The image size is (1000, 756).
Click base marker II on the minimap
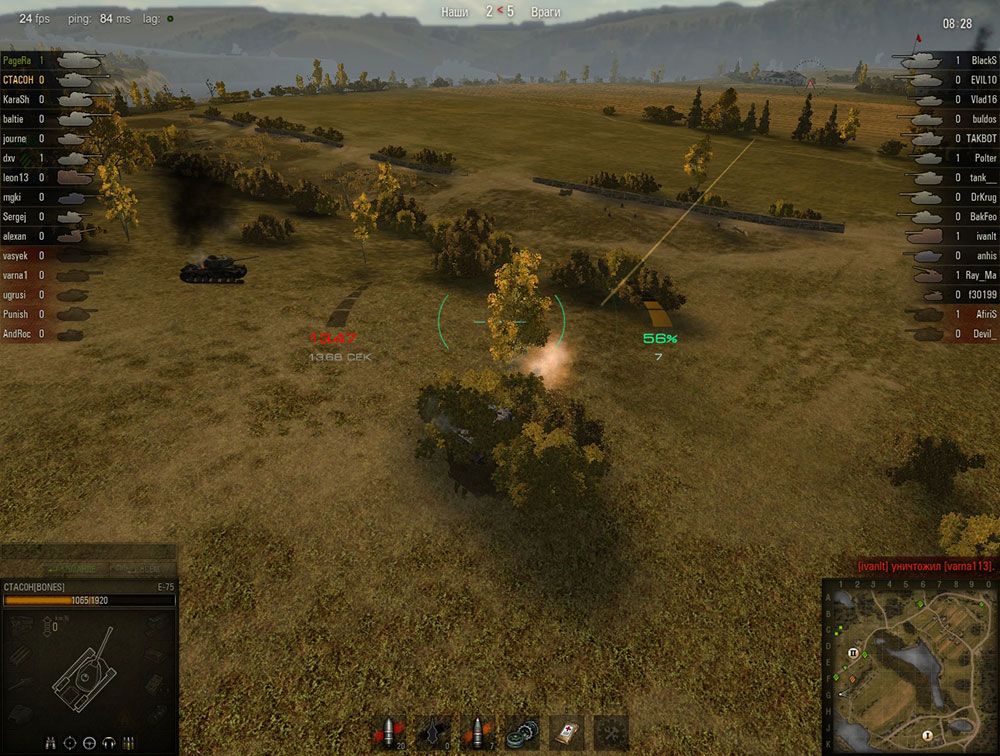click(x=853, y=652)
